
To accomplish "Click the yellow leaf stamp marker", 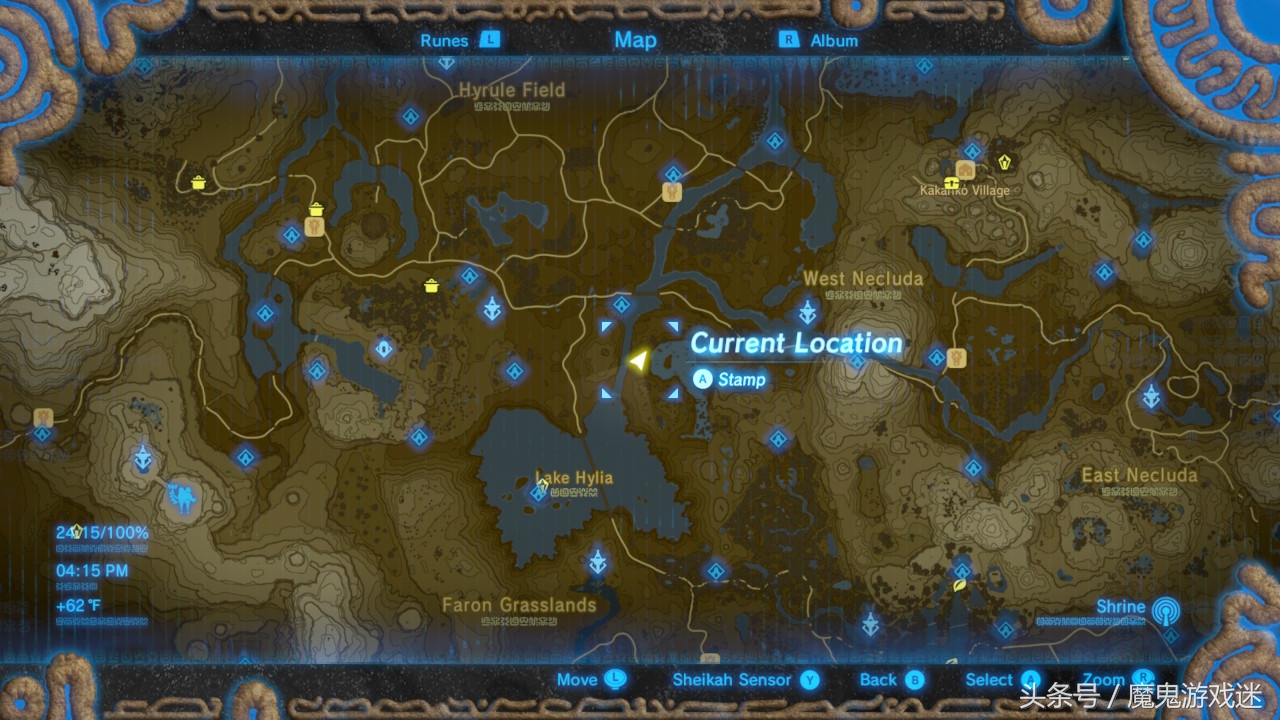I will click(x=959, y=583).
